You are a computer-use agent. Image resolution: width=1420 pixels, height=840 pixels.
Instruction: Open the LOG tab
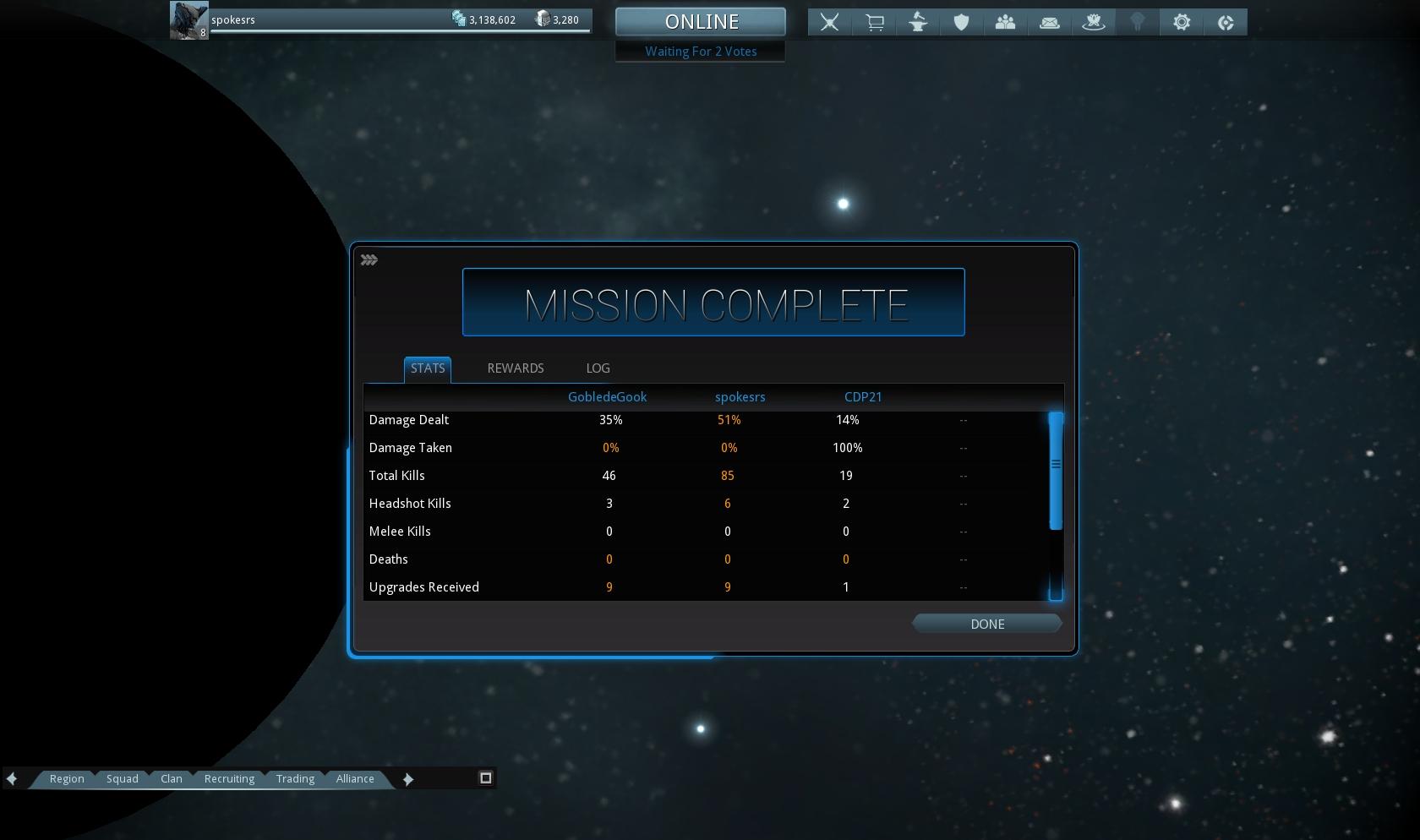click(598, 368)
